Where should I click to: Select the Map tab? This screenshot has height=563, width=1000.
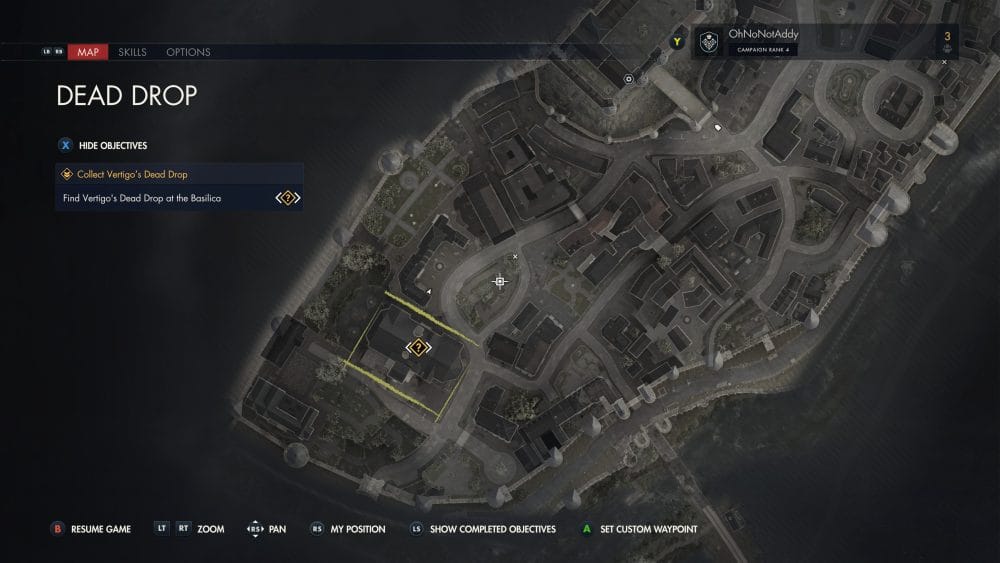pos(88,52)
